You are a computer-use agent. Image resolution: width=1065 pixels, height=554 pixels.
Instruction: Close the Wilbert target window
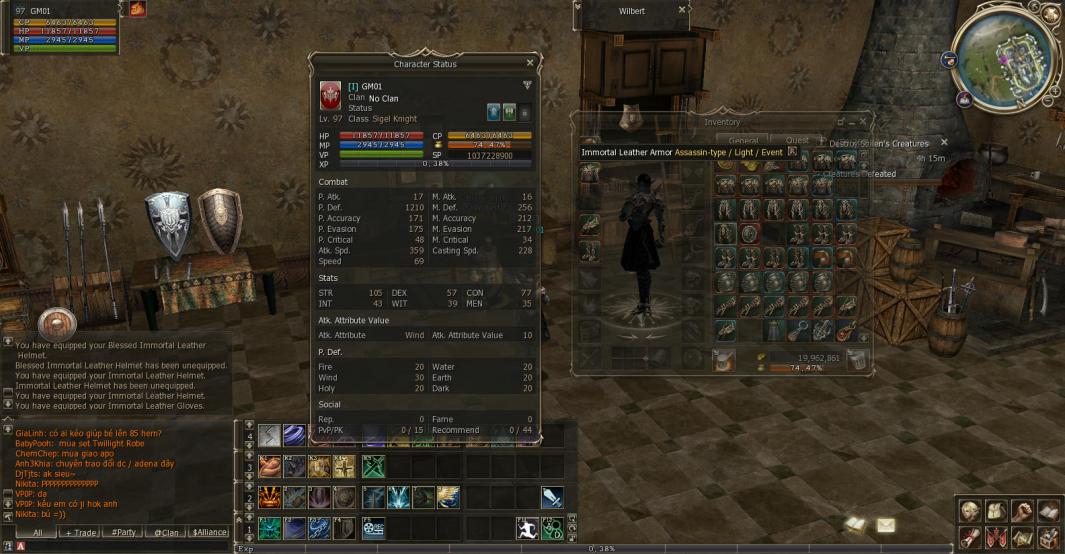coord(682,10)
